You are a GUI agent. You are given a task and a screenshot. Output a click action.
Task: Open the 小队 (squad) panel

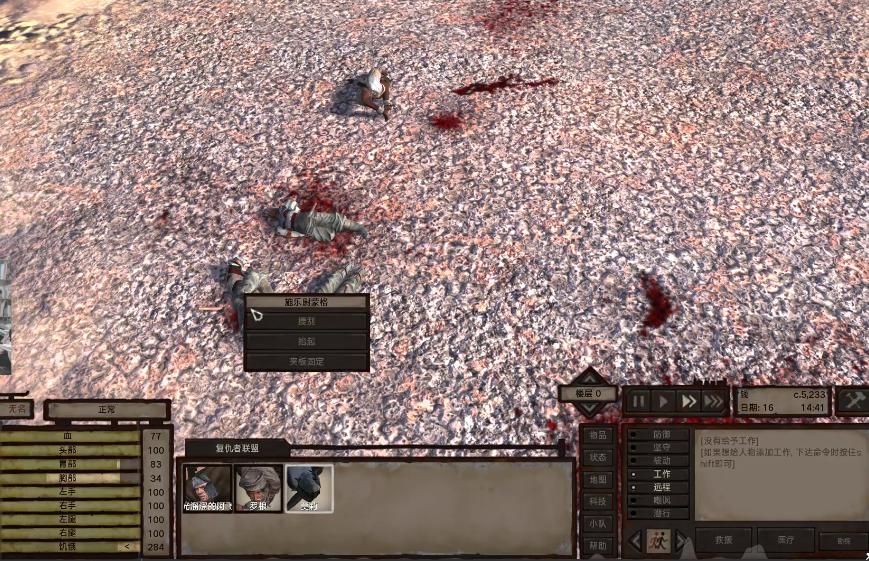(x=598, y=523)
